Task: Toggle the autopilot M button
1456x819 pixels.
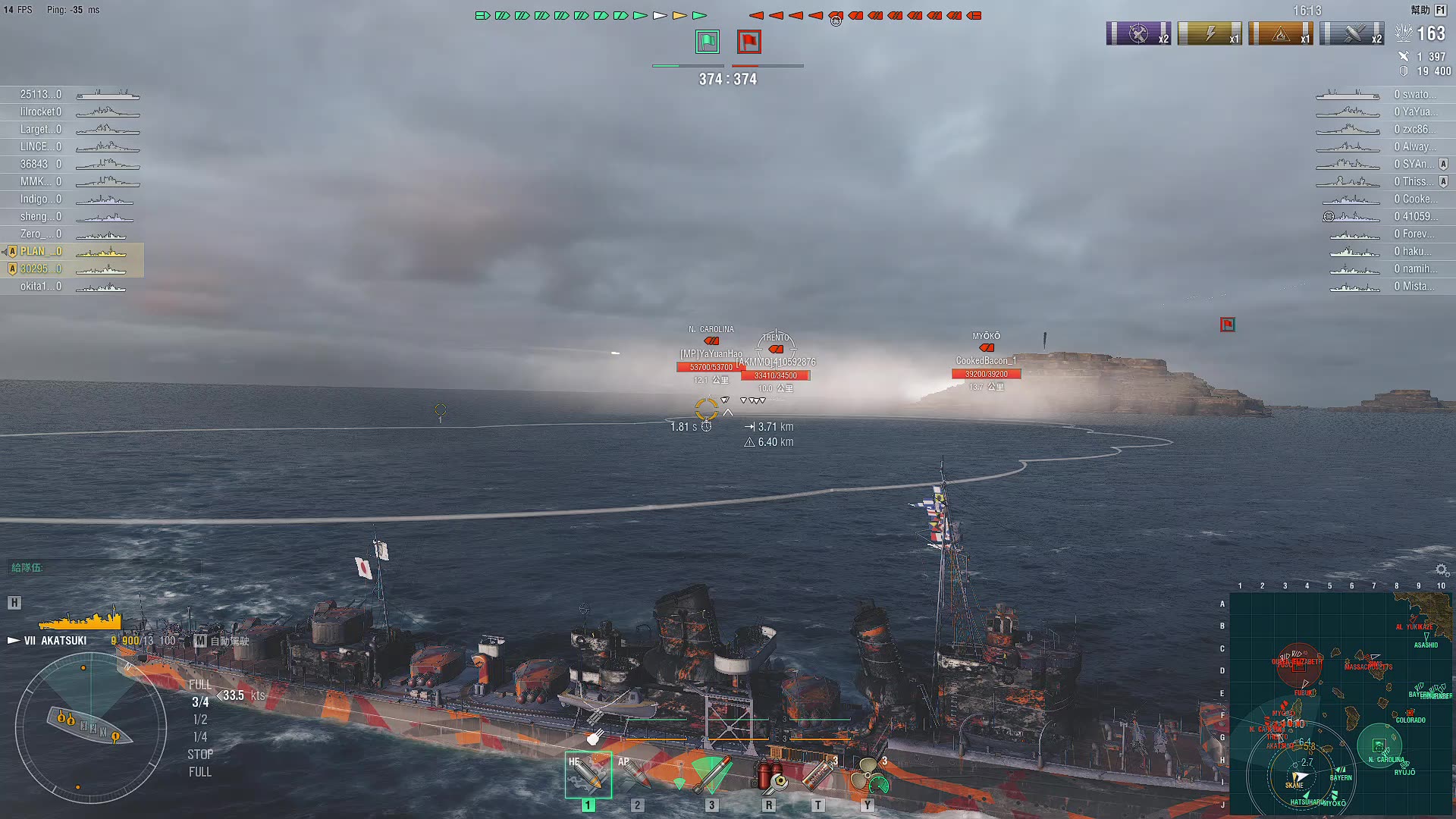Action: tap(200, 641)
